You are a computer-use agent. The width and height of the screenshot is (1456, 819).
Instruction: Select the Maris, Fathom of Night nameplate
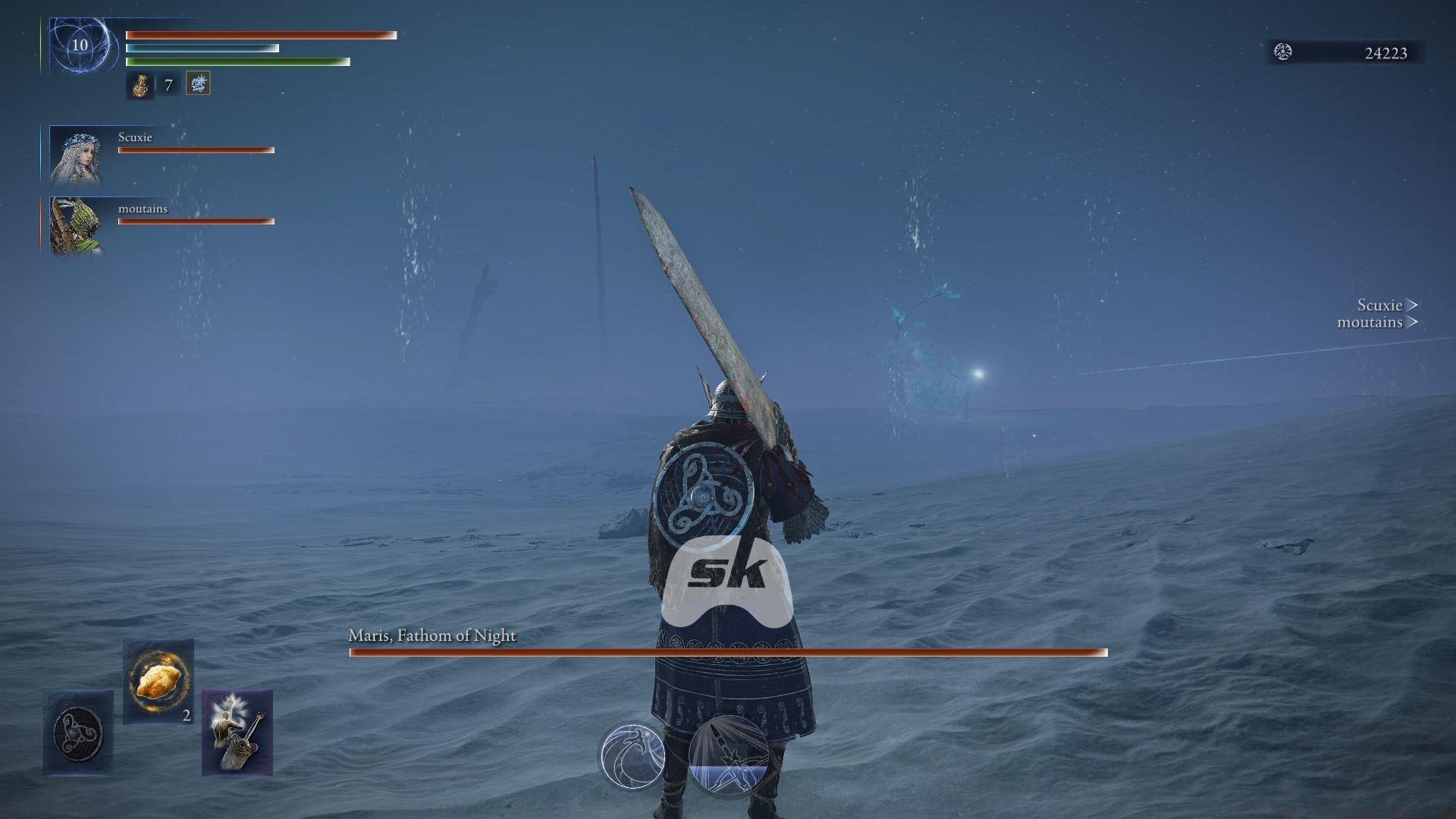[431, 636]
